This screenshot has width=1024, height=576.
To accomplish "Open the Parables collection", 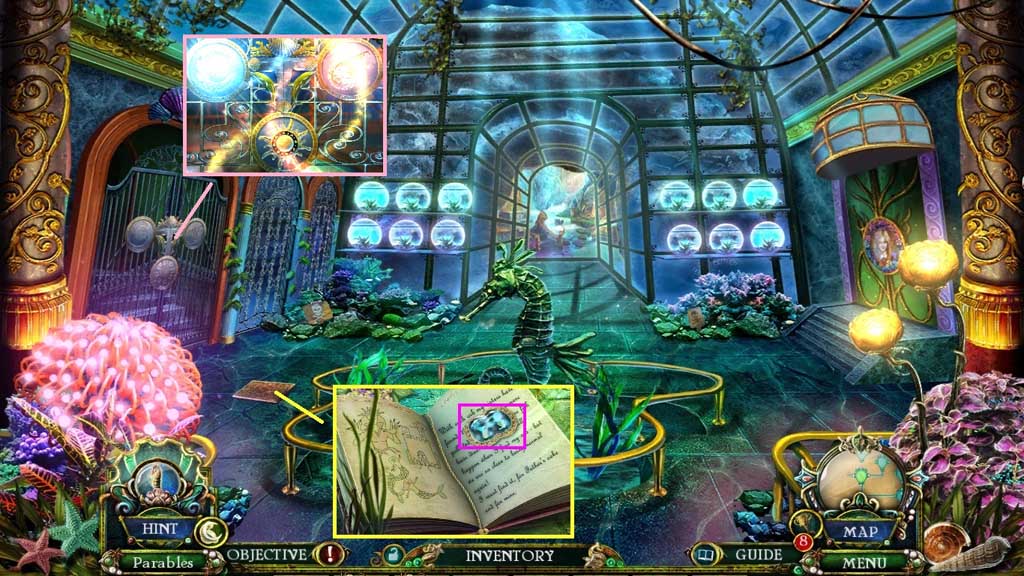I will [159, 562].
